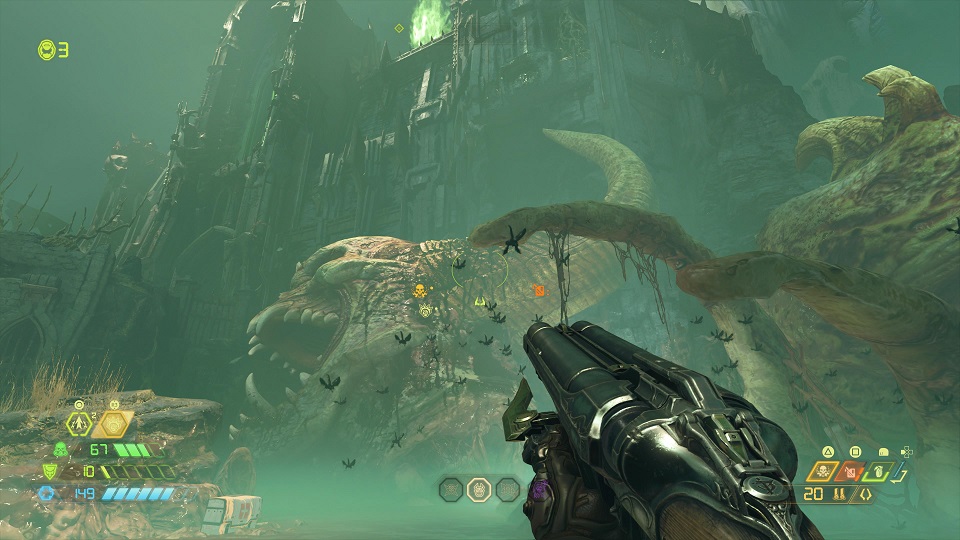
Task: Select the yellow diamond objective marker
Action: [x=399, y=28]
